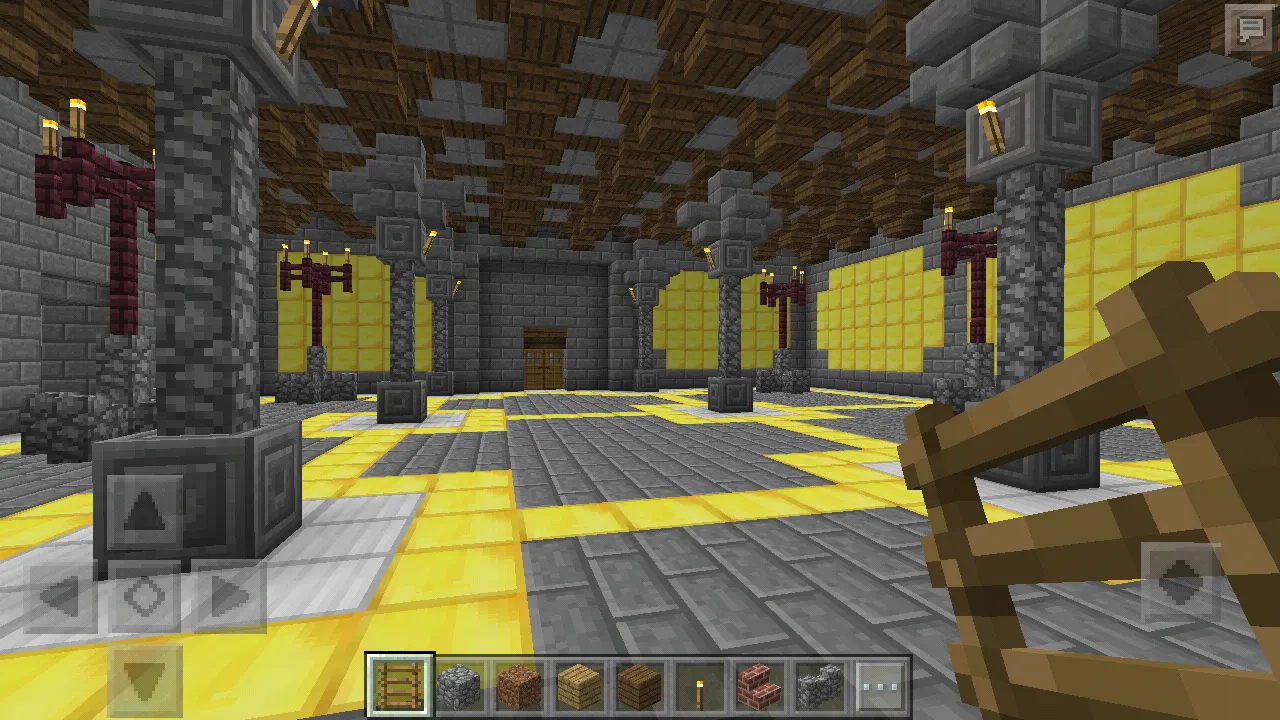Select the cobblestone block slot
This screenshot has width=1280, height=720.
(459, 686)
